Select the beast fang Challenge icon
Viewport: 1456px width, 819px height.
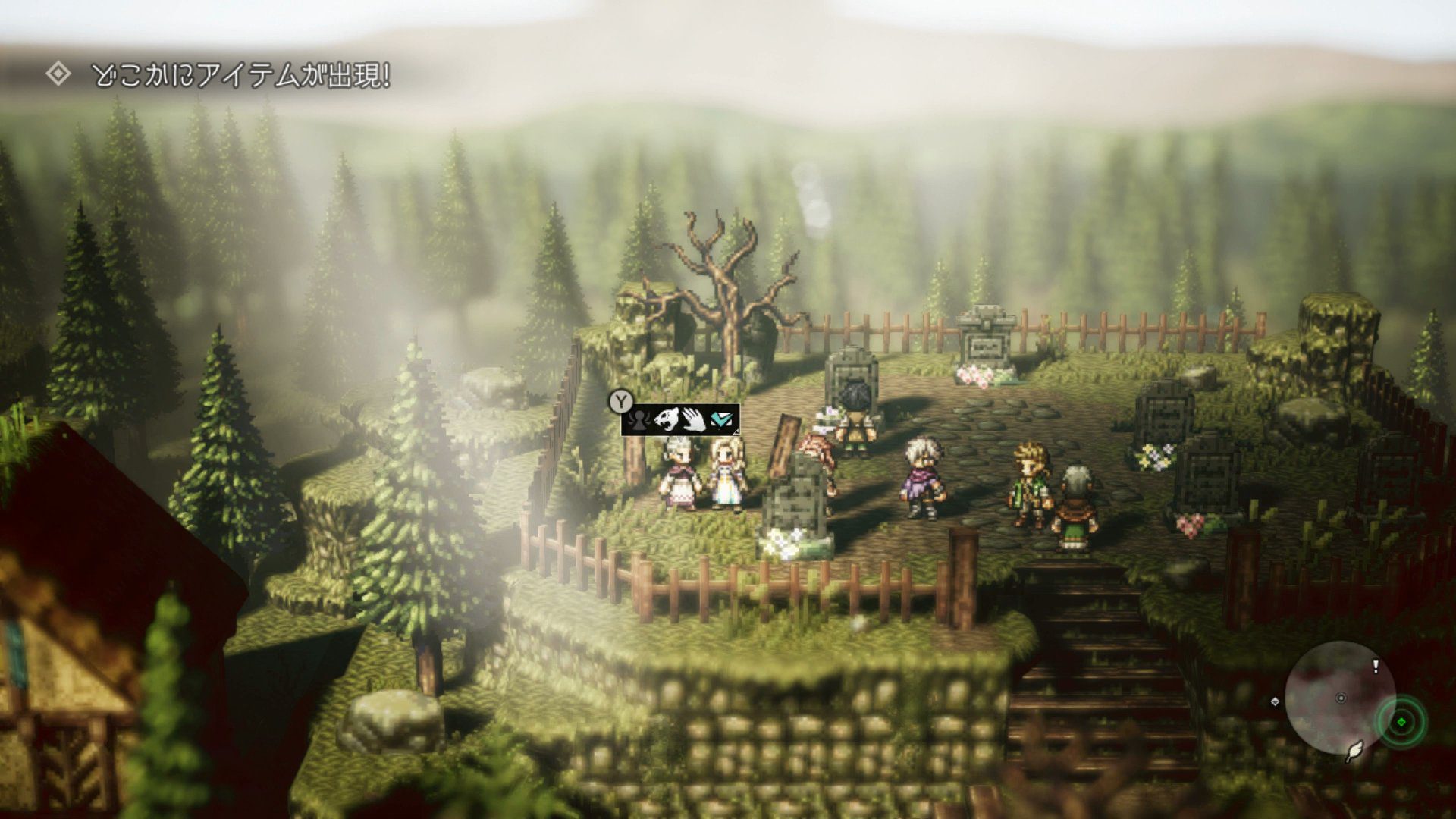667,419
